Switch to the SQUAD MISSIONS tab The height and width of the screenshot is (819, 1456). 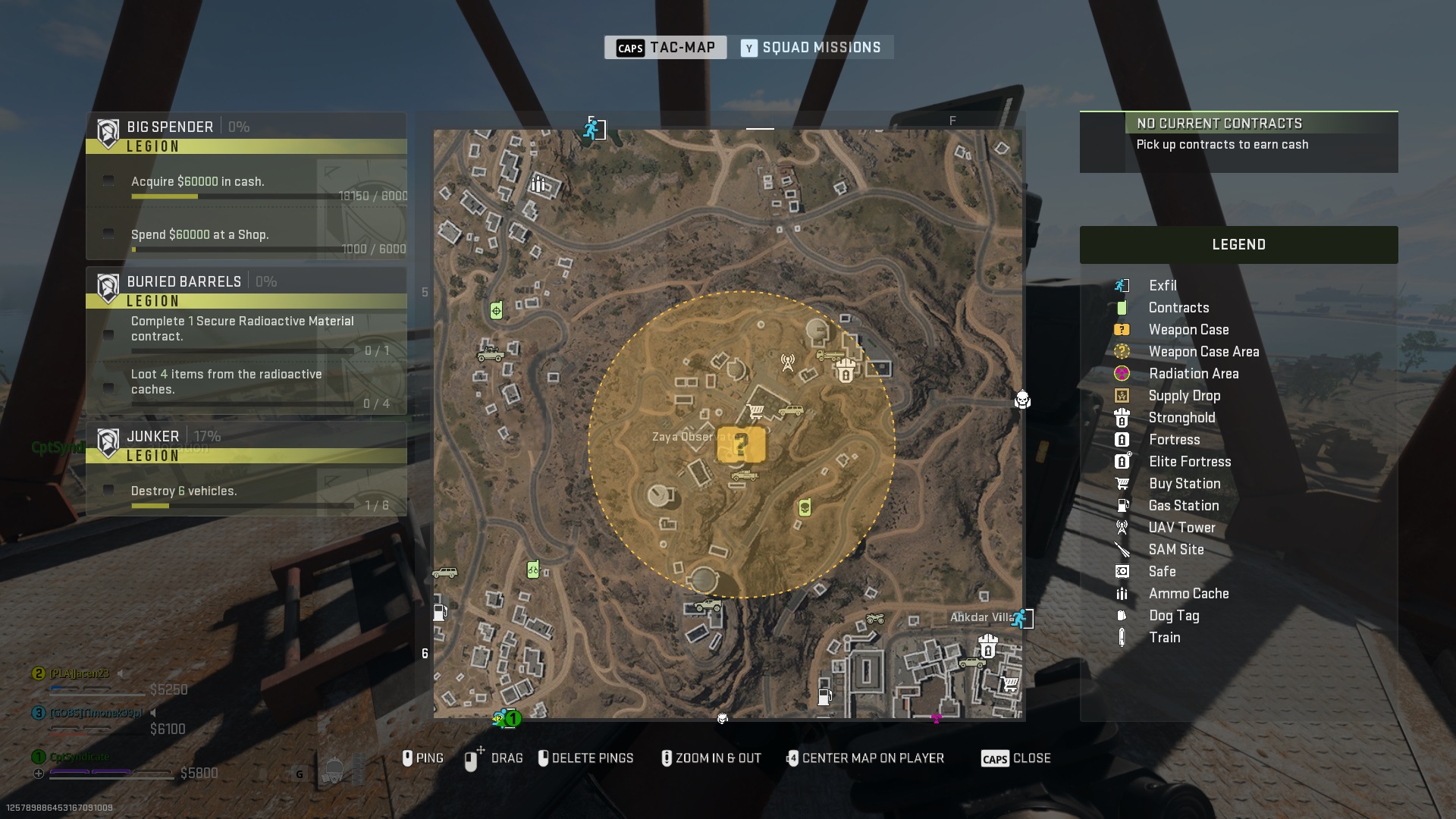(x=814, y=47)
